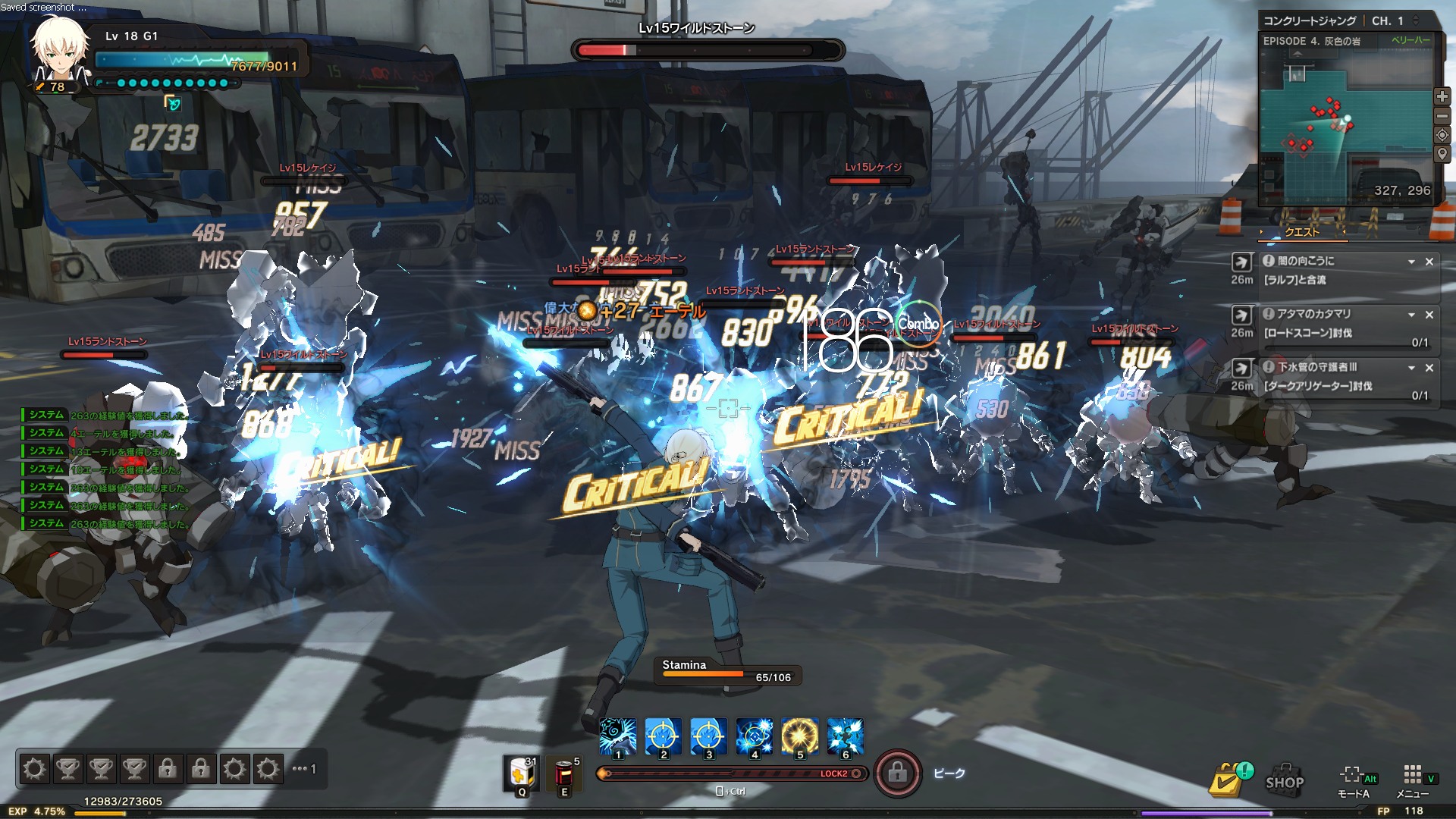Close the 下水管の守護者III quest tracker
The image size is (1456, 819).
coord(1429,368)
